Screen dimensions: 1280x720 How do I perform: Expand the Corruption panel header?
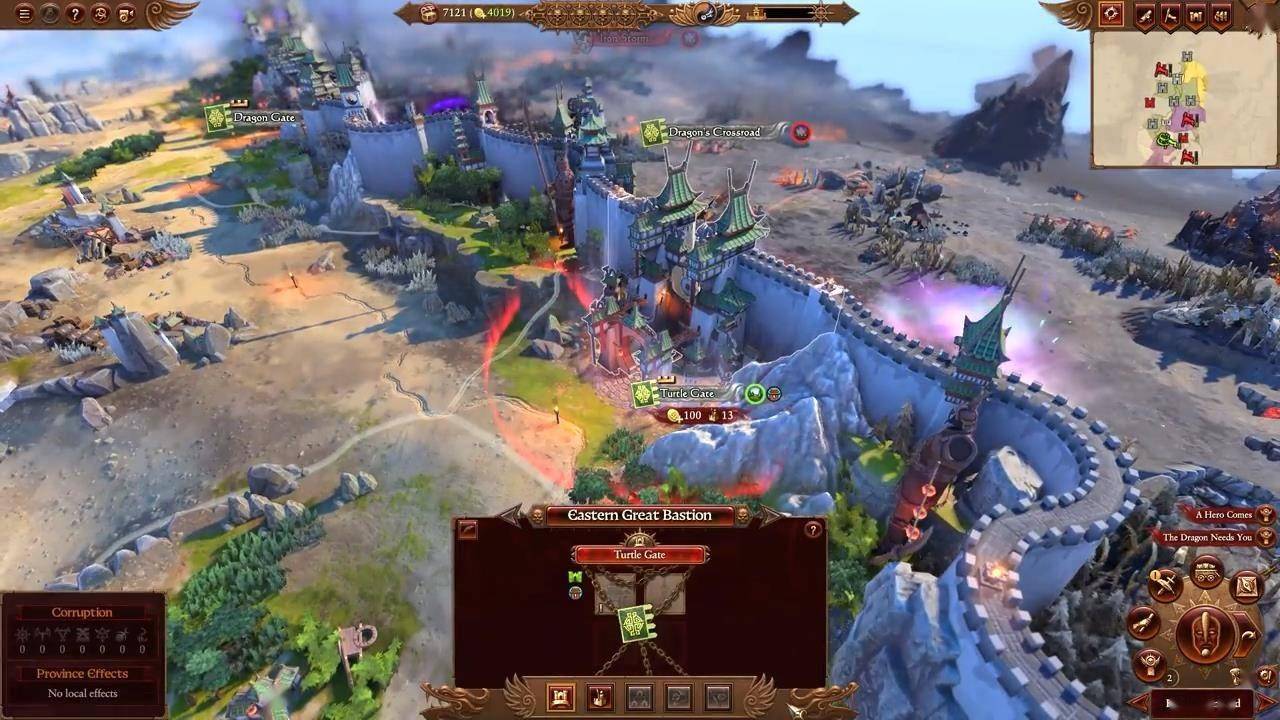[x=82, y=611]
